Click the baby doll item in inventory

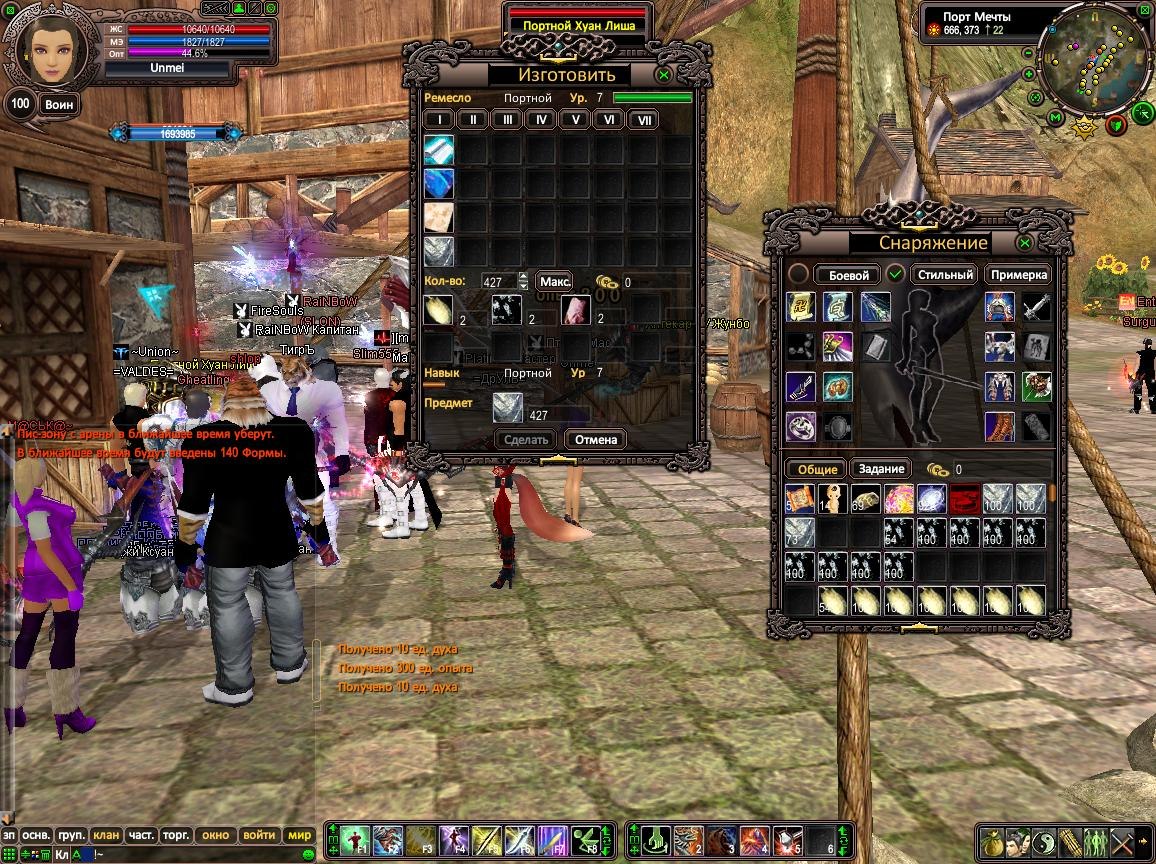coord(832,498)
